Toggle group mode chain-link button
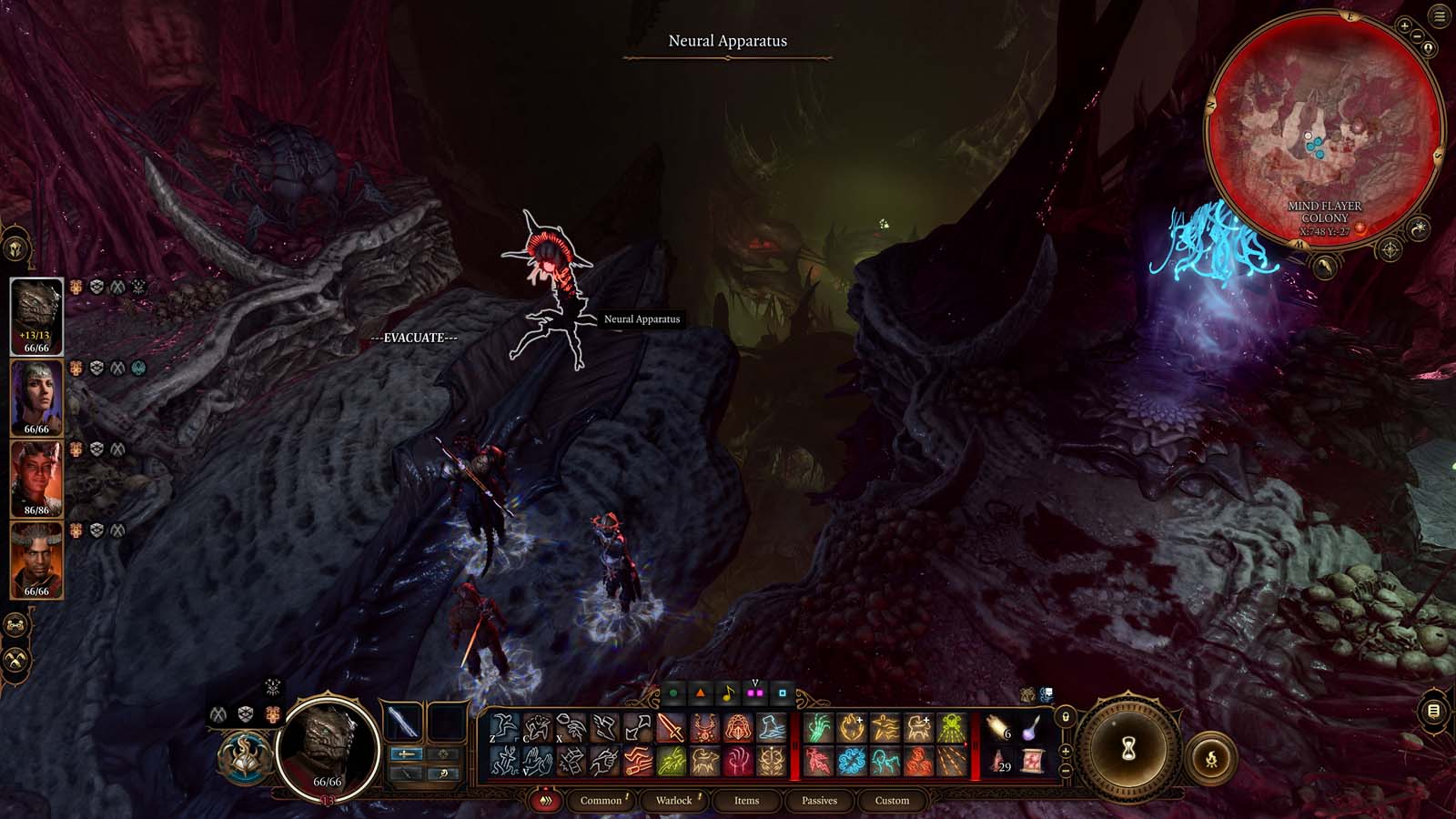Image resolution: width=1456 pixels, height=819 pixels. [16, 625]
